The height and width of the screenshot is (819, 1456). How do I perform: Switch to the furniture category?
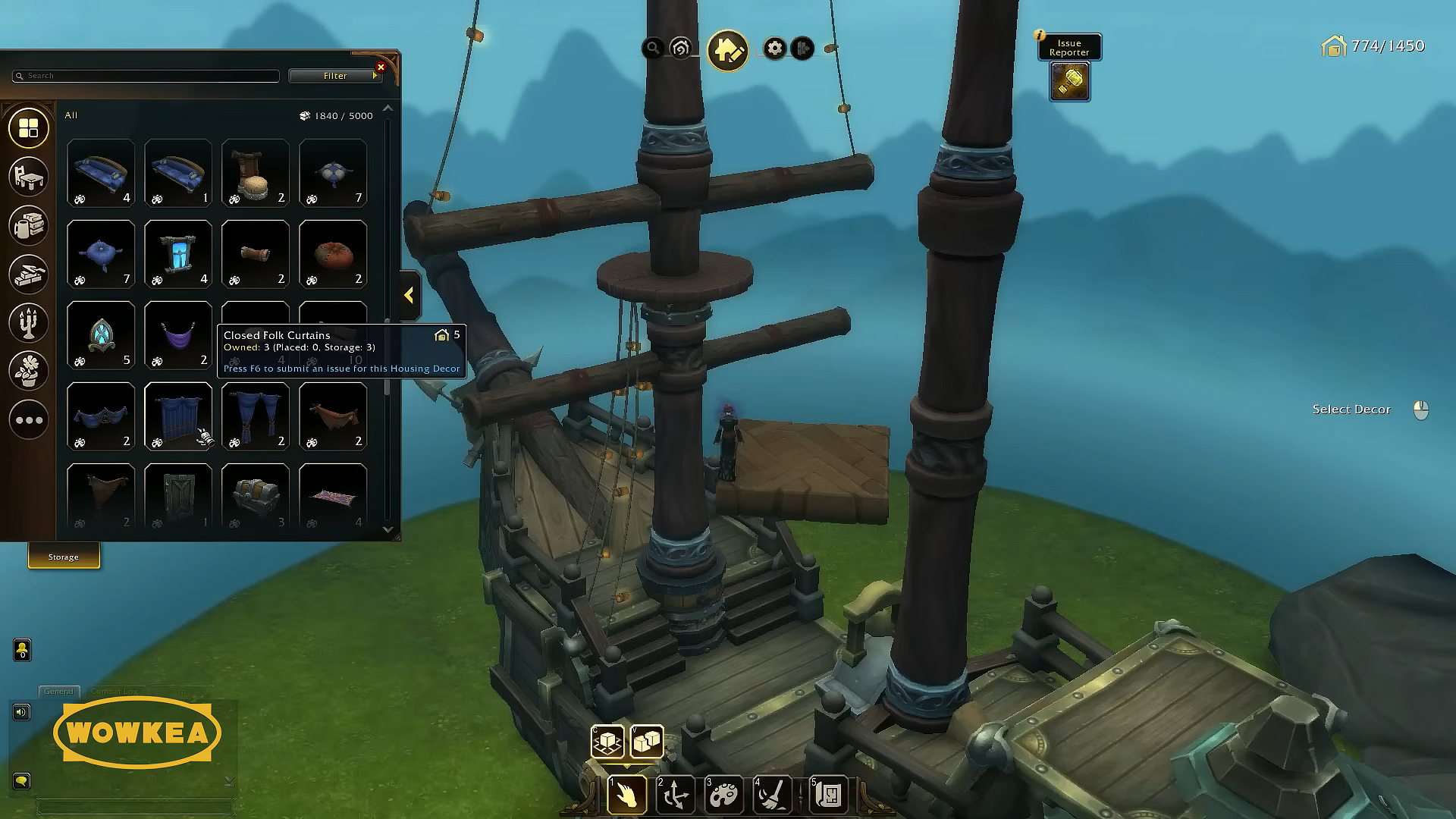click(29, 176)
